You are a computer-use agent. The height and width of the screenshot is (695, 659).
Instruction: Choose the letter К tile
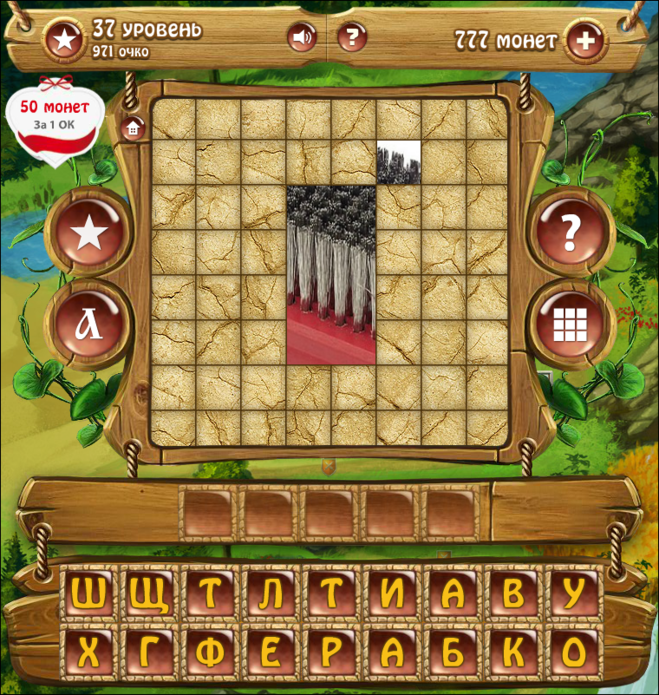click(x=513, y=654)
